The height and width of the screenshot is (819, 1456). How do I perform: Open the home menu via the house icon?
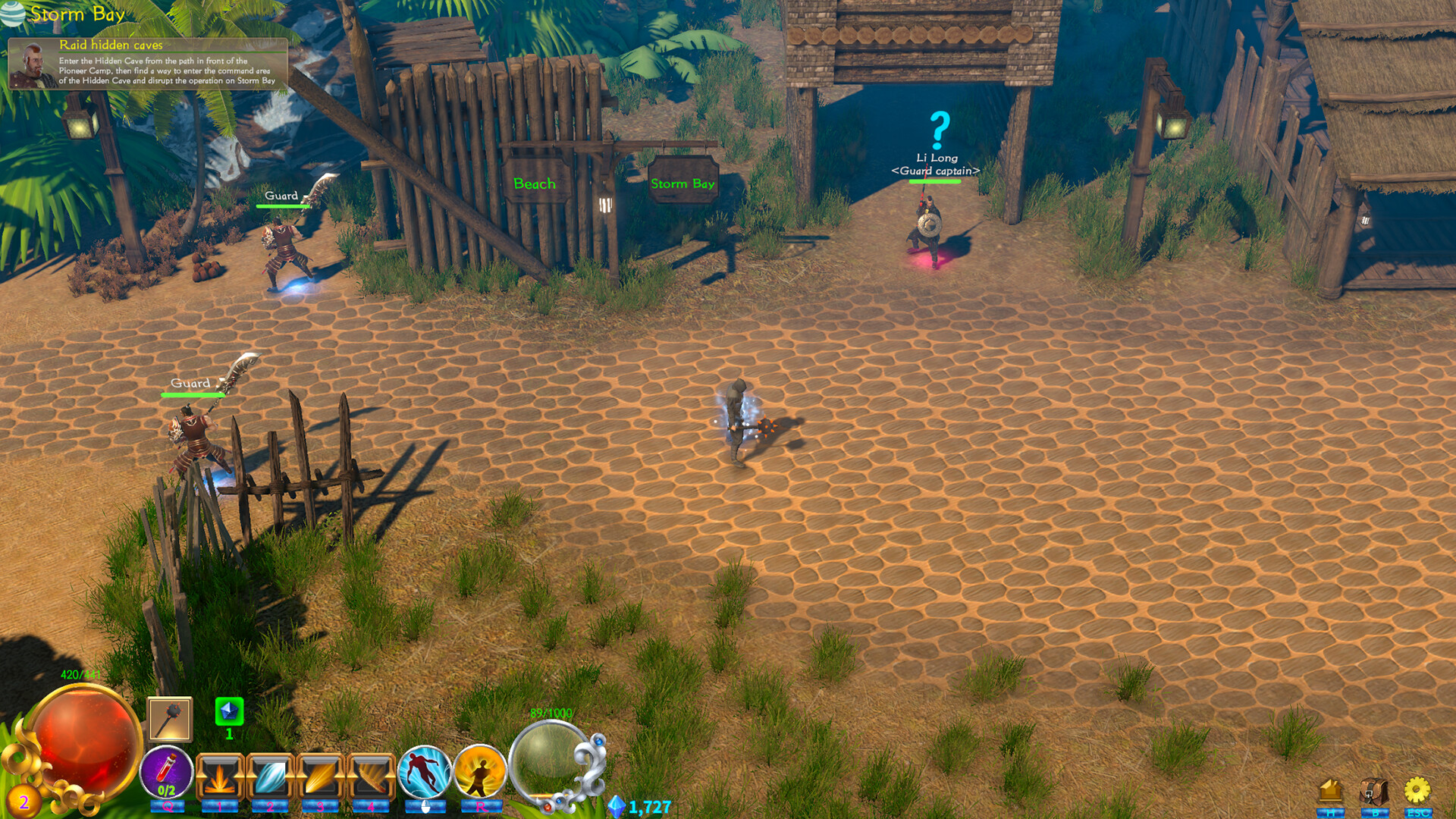[x=1331, y=791]
